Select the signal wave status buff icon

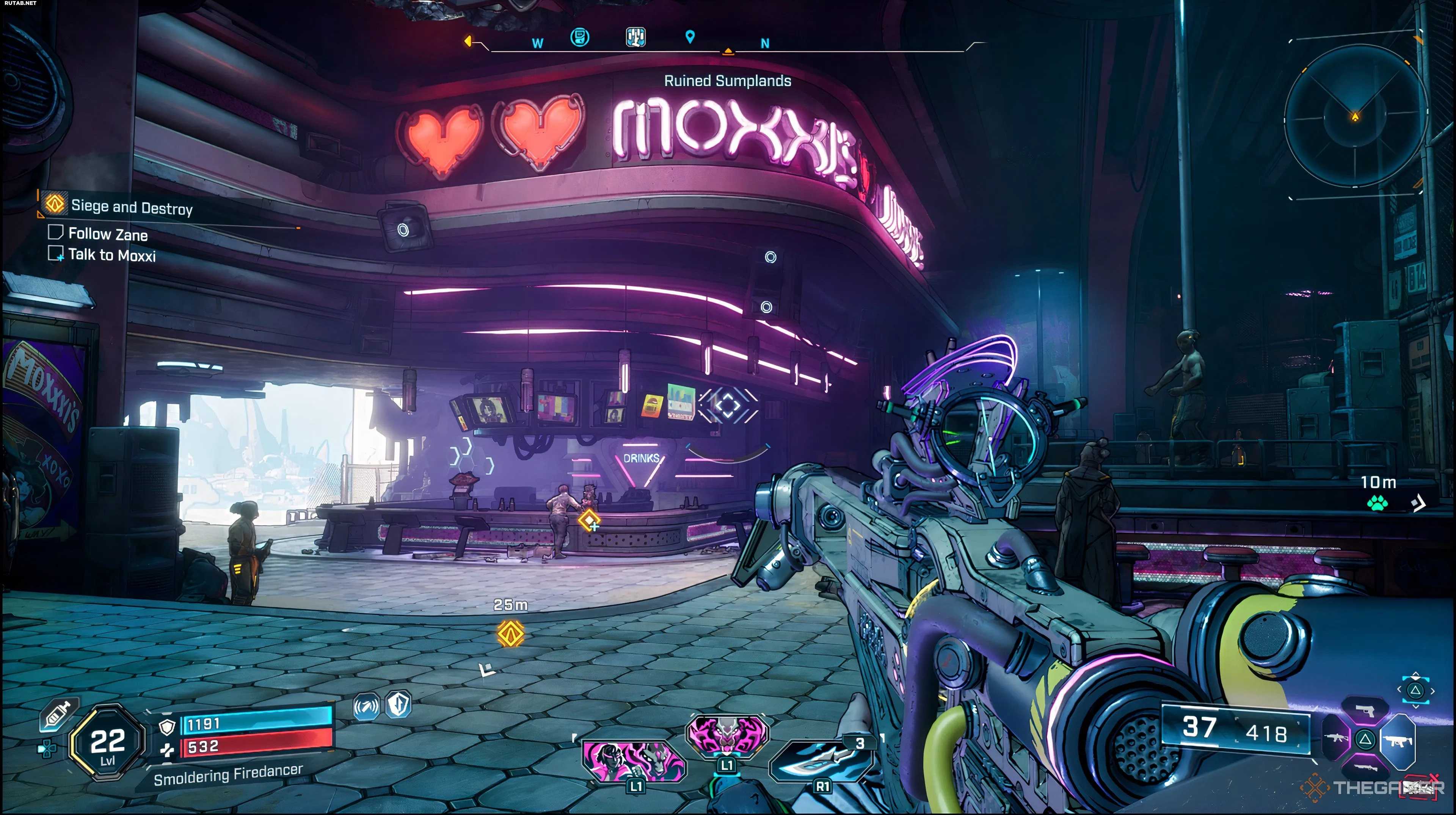366,707
